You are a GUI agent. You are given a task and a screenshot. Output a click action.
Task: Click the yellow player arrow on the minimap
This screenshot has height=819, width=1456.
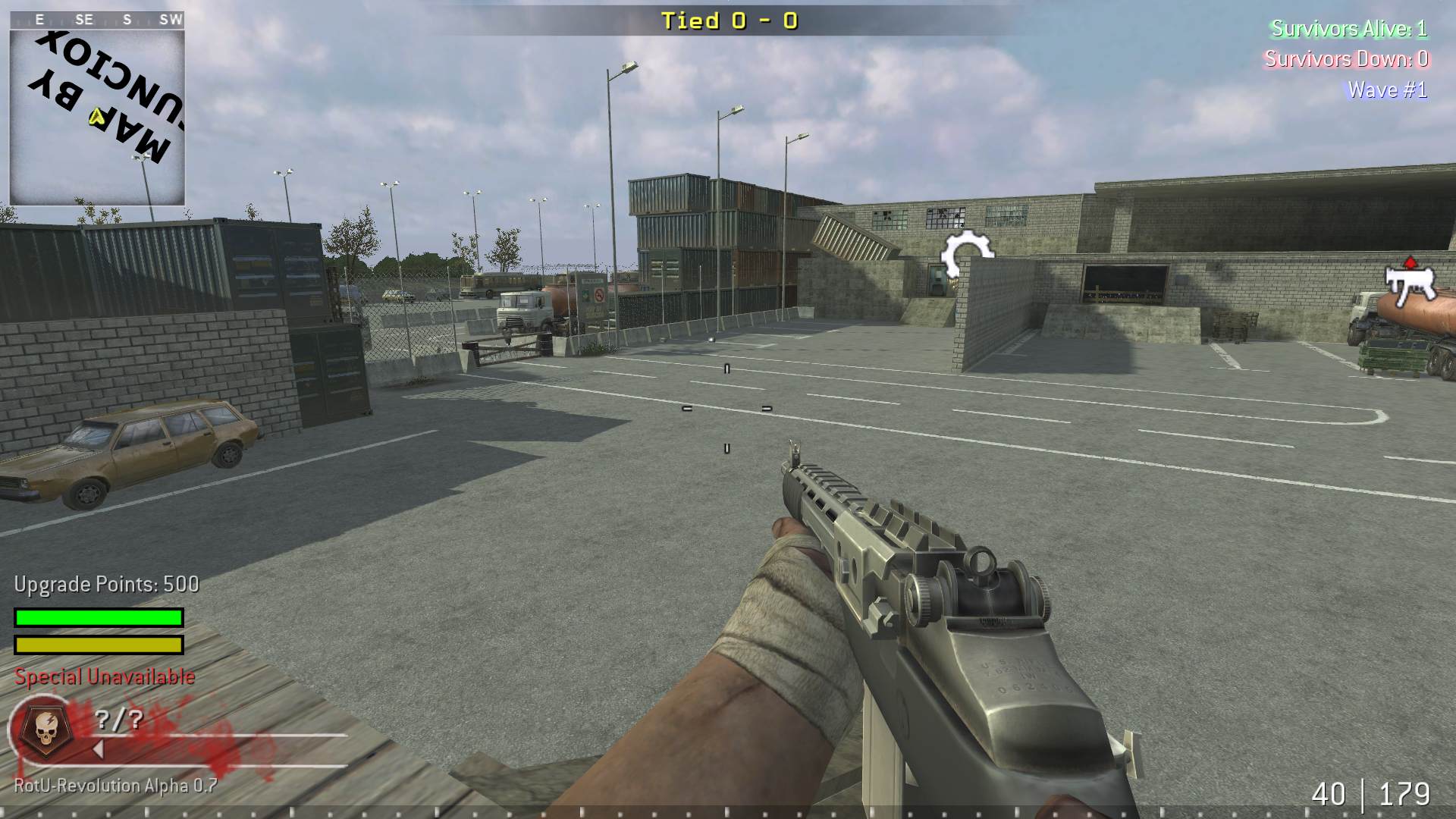coord(96,118)
